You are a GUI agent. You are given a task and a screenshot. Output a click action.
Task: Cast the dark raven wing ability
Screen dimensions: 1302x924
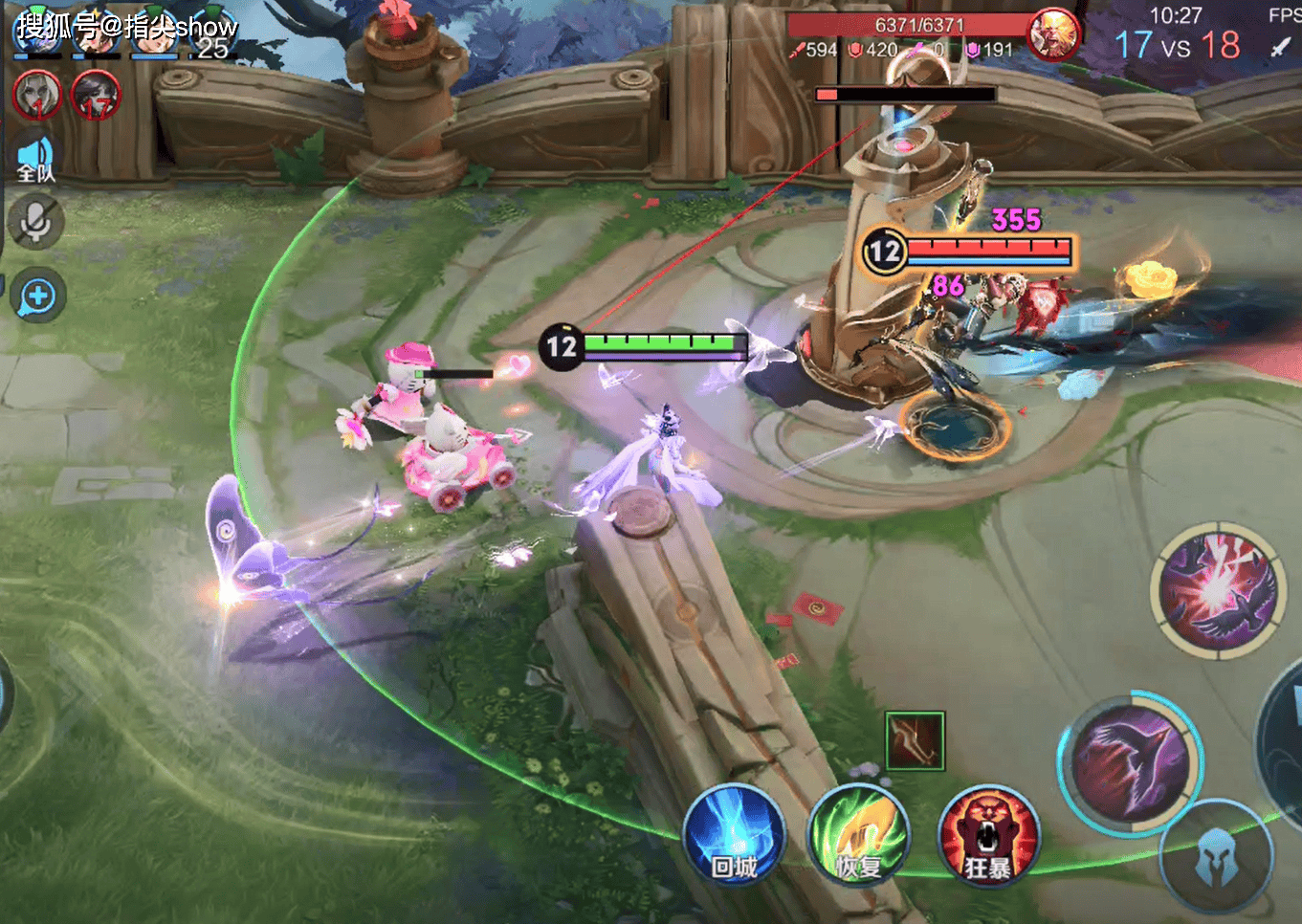pyautogui.click(x=1130, y=762)
